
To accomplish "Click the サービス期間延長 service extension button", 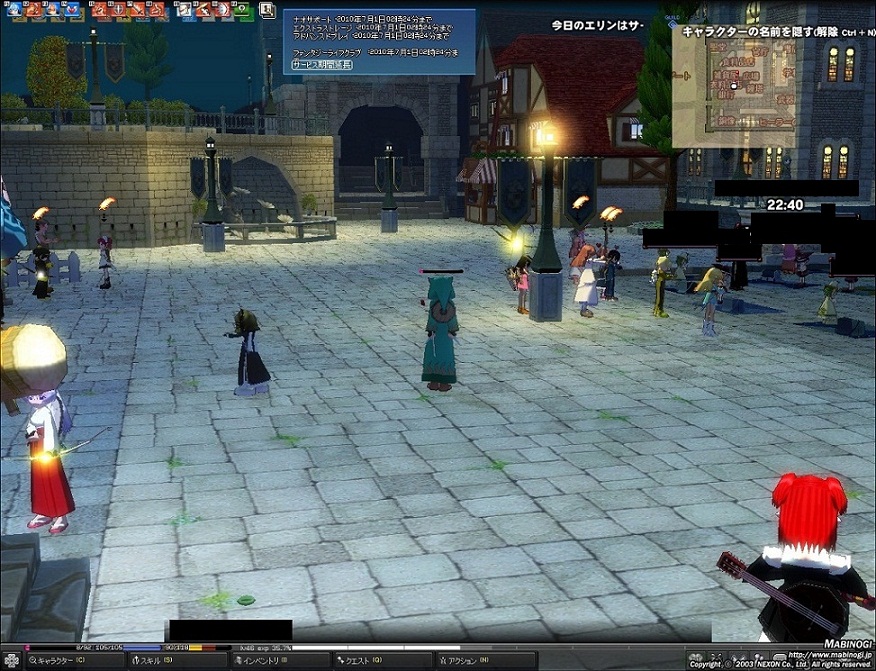I will pyautogui.click(x=322, y=64).
